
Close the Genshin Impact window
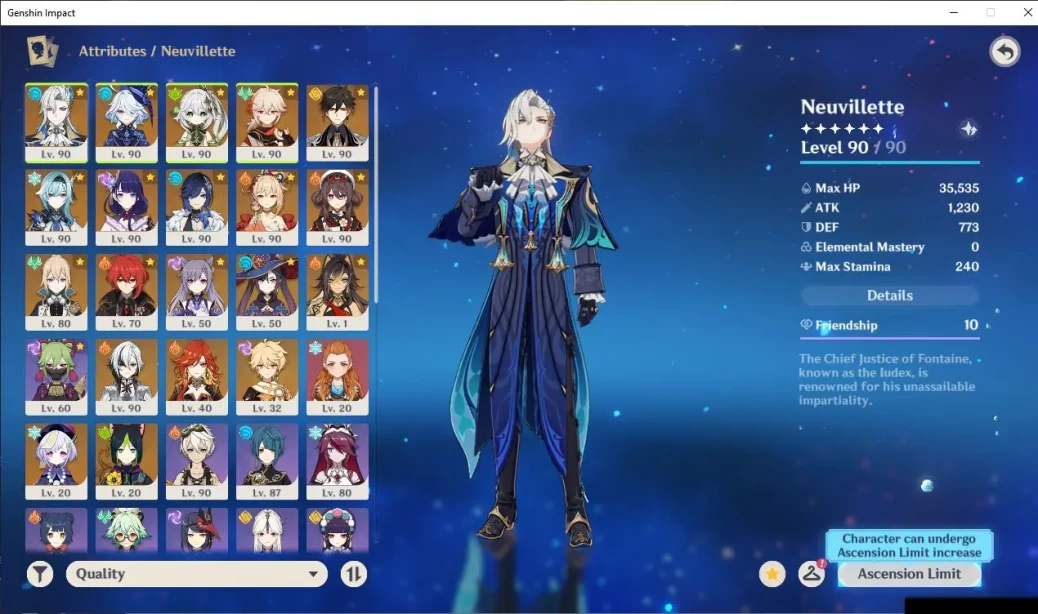1021,13
